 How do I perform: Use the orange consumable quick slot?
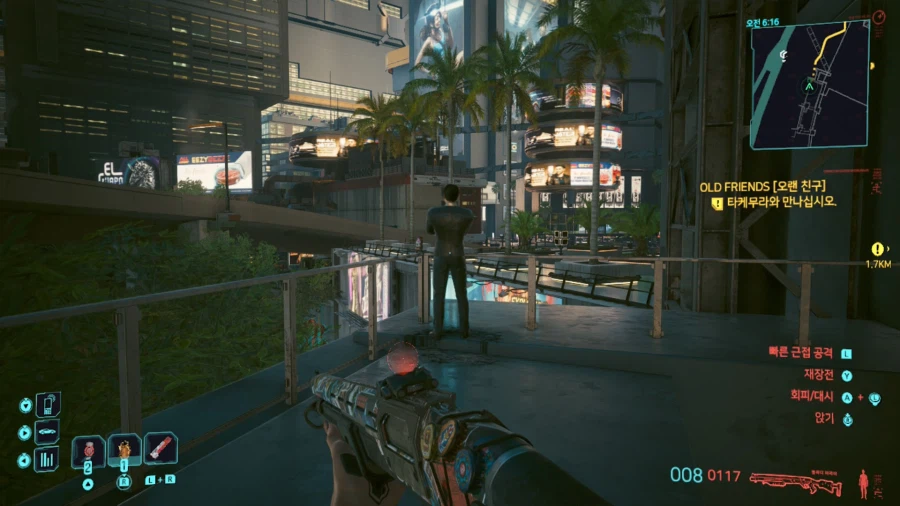(124, 449)
